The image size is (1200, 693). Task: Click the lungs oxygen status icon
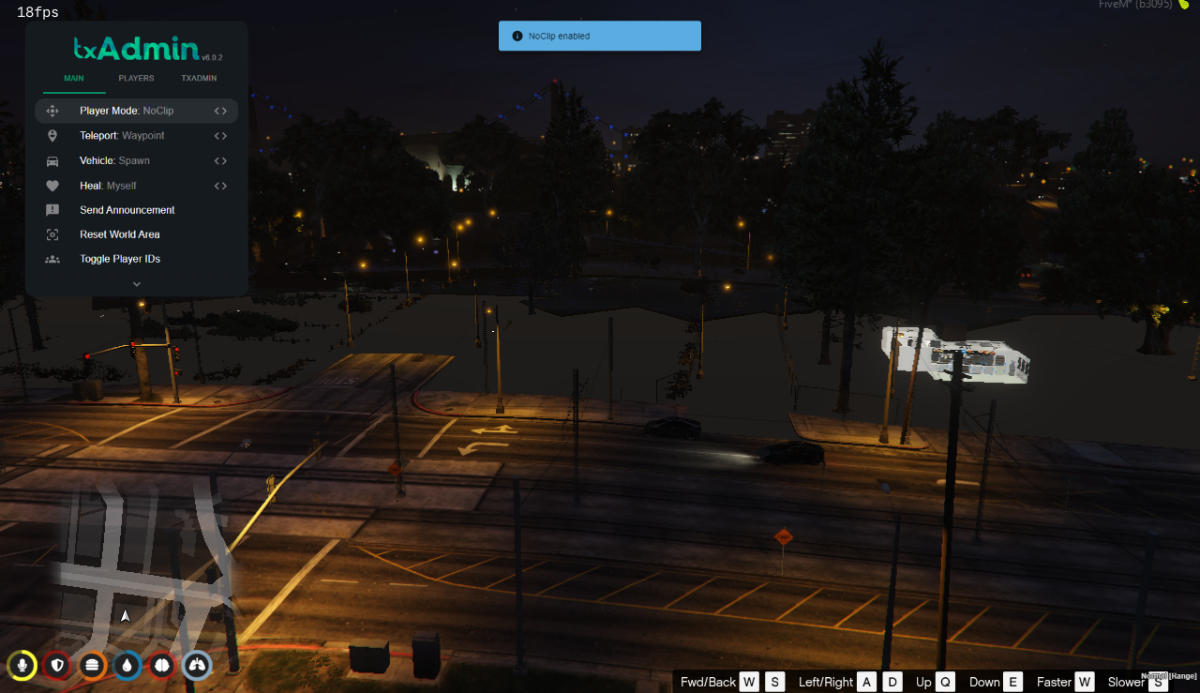point(197,665)
